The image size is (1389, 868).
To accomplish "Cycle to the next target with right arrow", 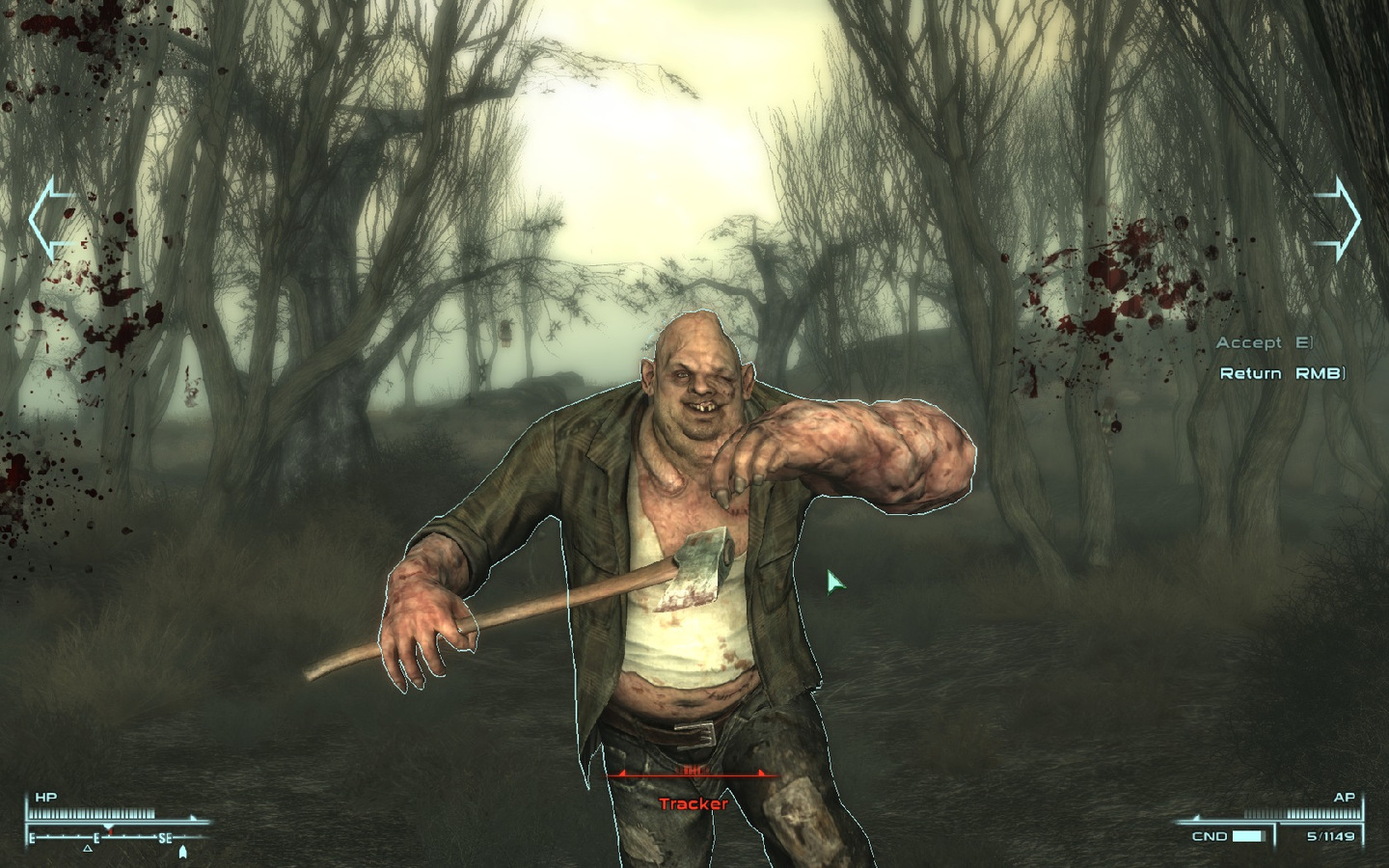I will click(1339, 220).
